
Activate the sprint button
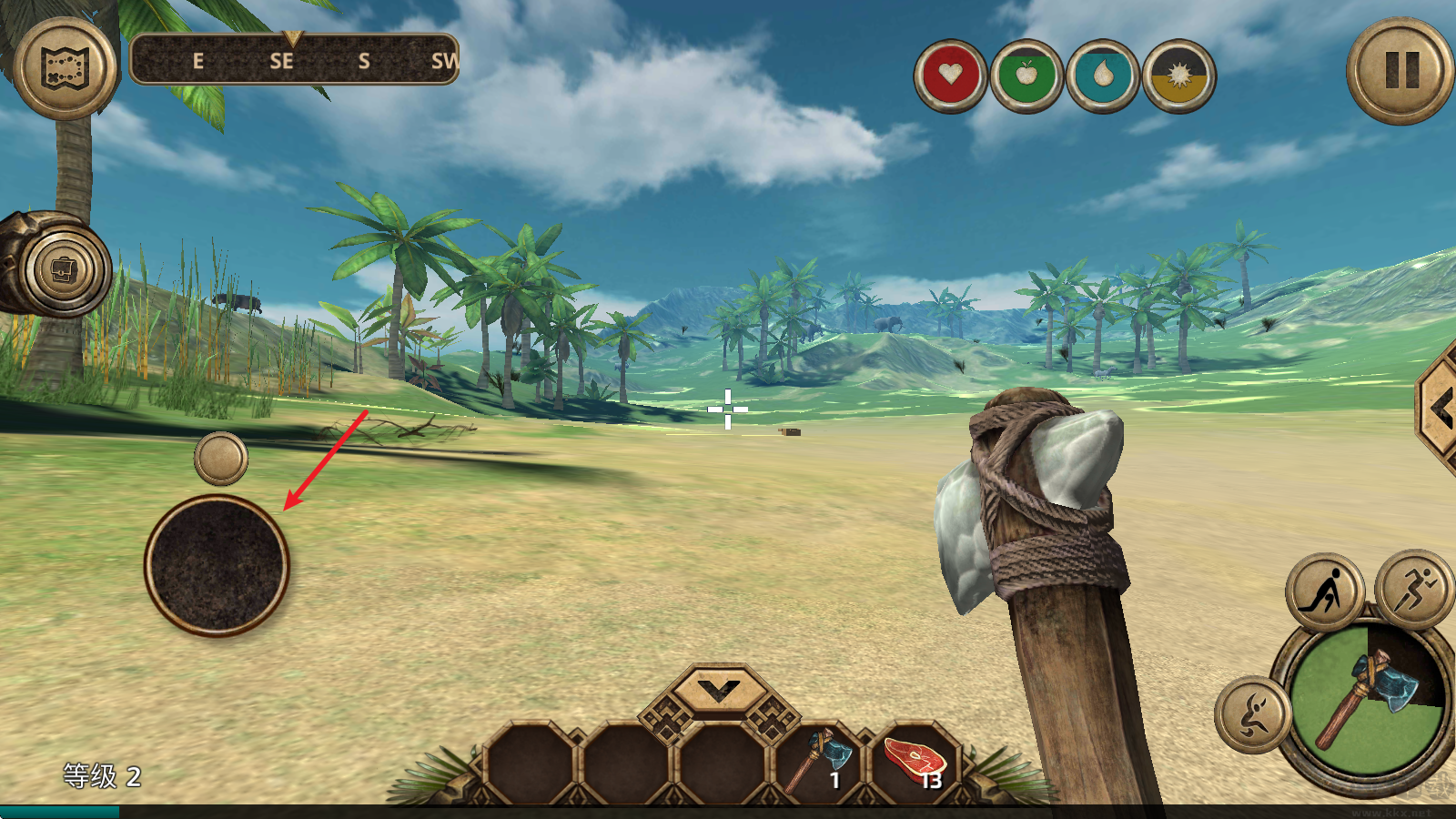tap(1413, 588)
